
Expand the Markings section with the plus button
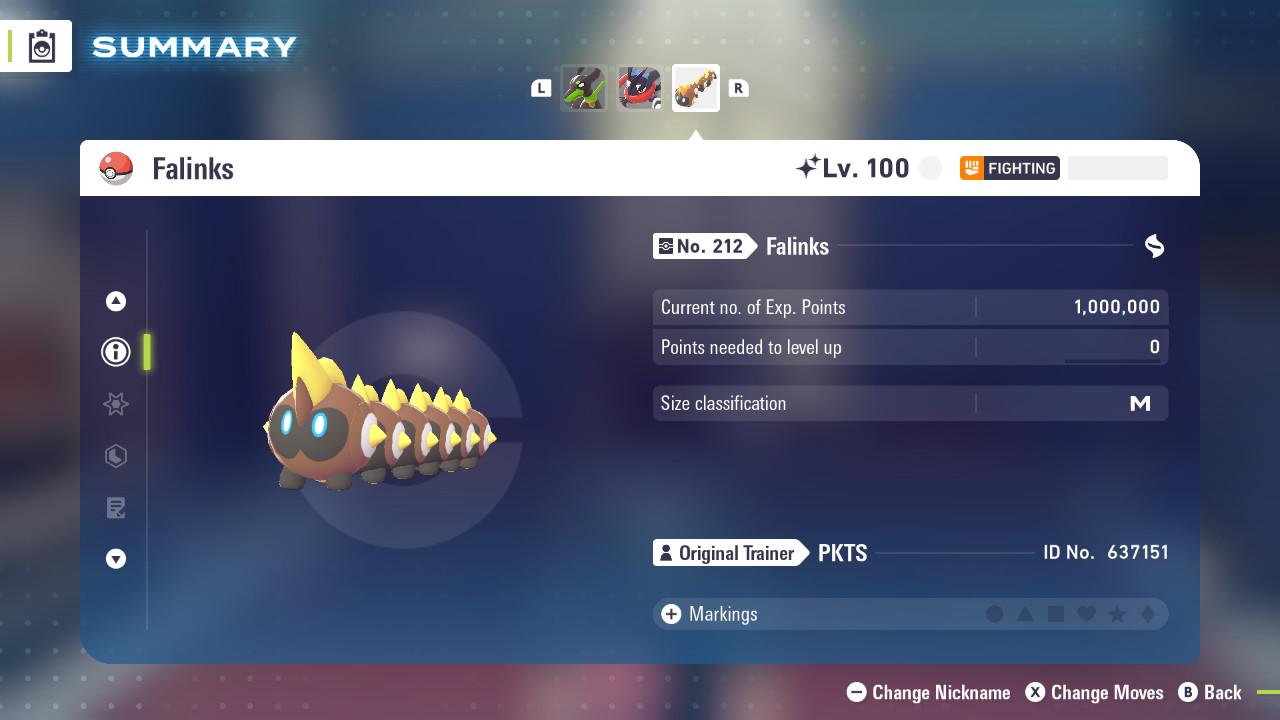tap(670, 614)
